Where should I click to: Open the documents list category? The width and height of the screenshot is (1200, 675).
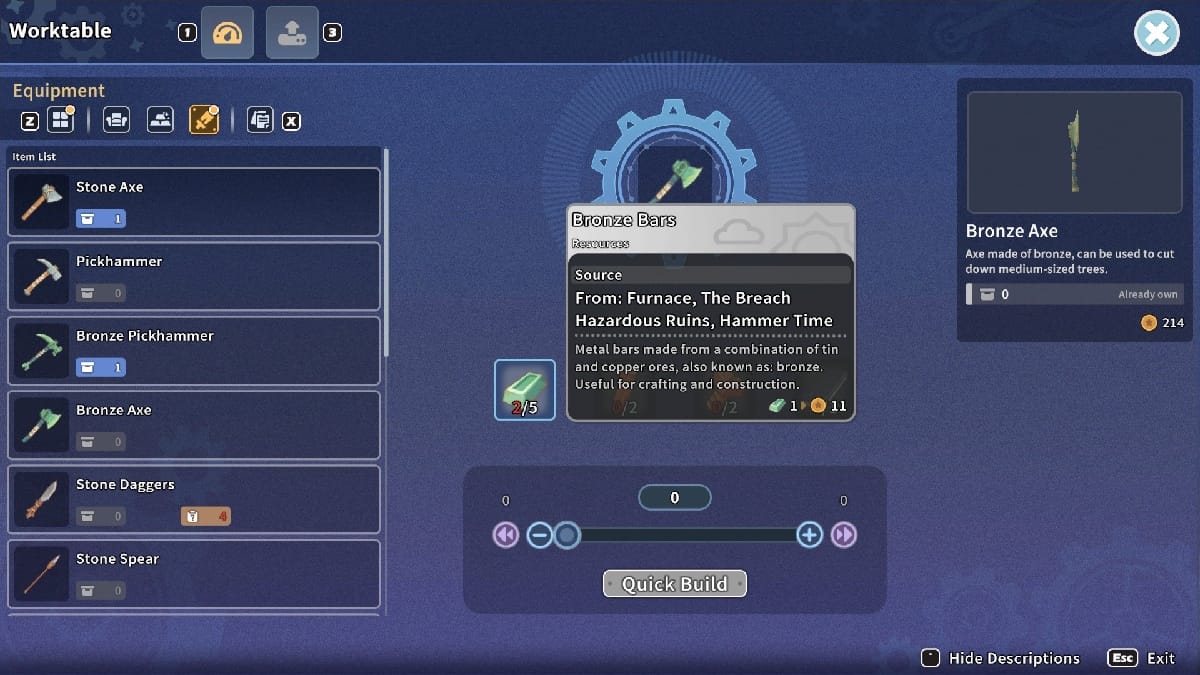tap(260, 121)
